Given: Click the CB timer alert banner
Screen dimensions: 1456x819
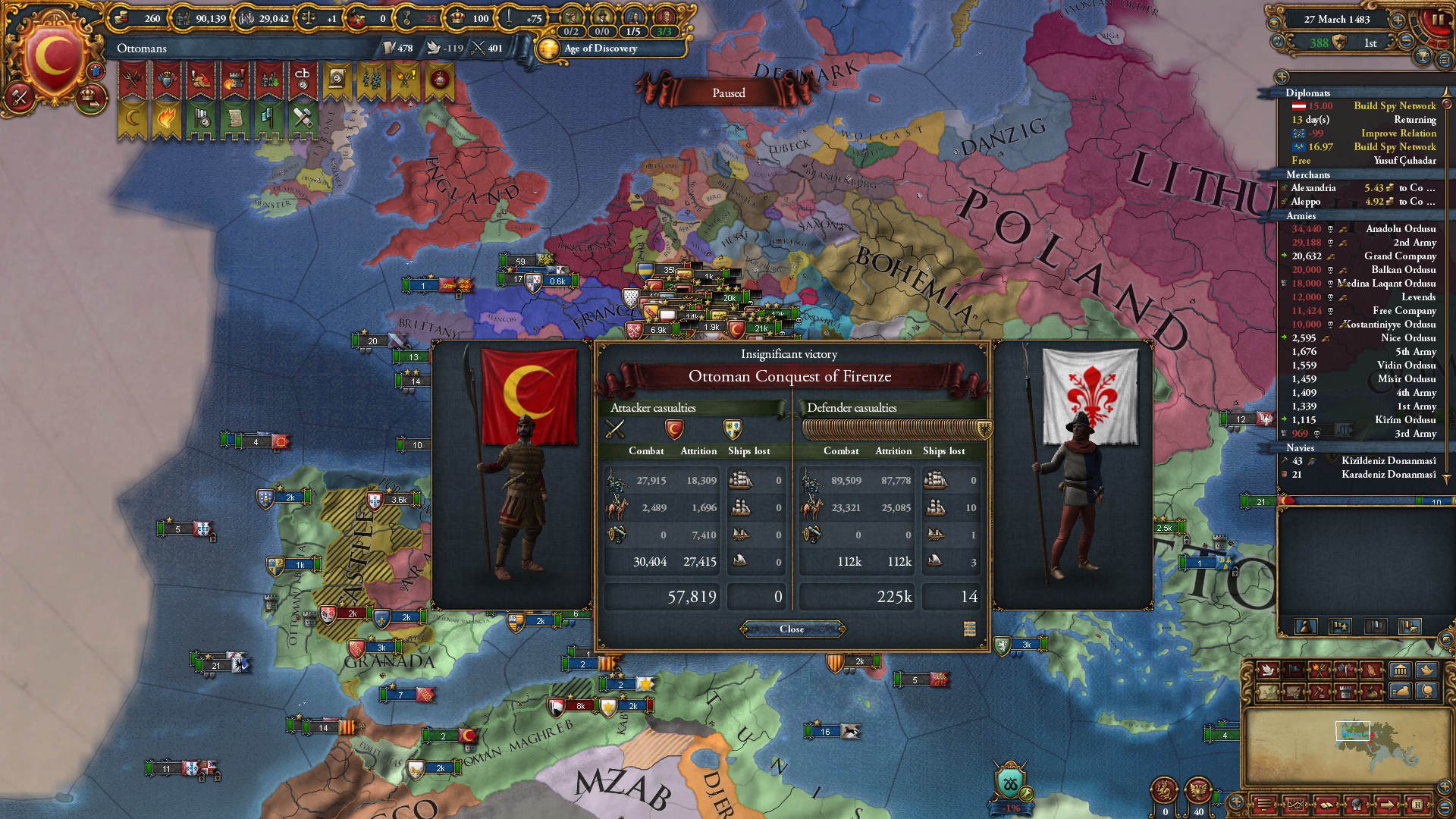Looking at the screenshot, I should (302, 80).
